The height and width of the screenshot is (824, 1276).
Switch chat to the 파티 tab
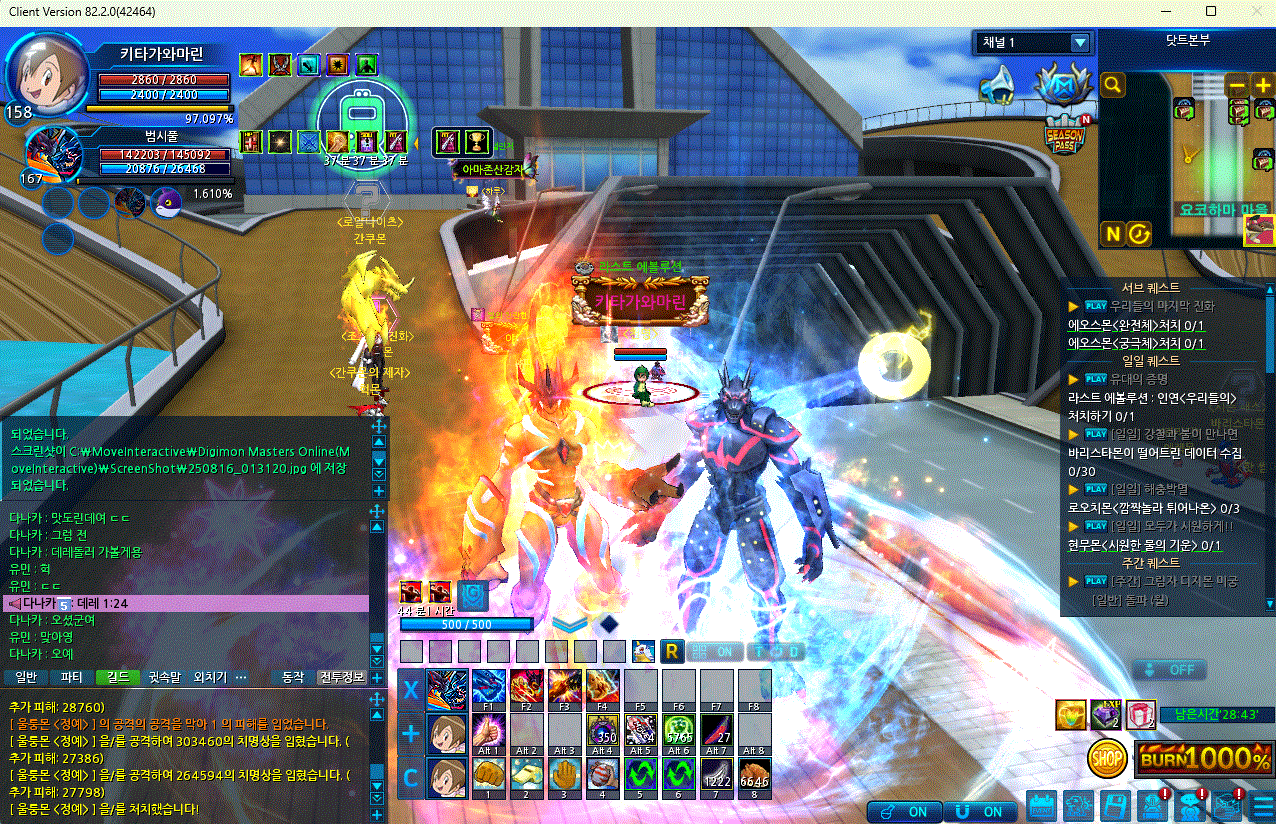(x=72, y=677)
